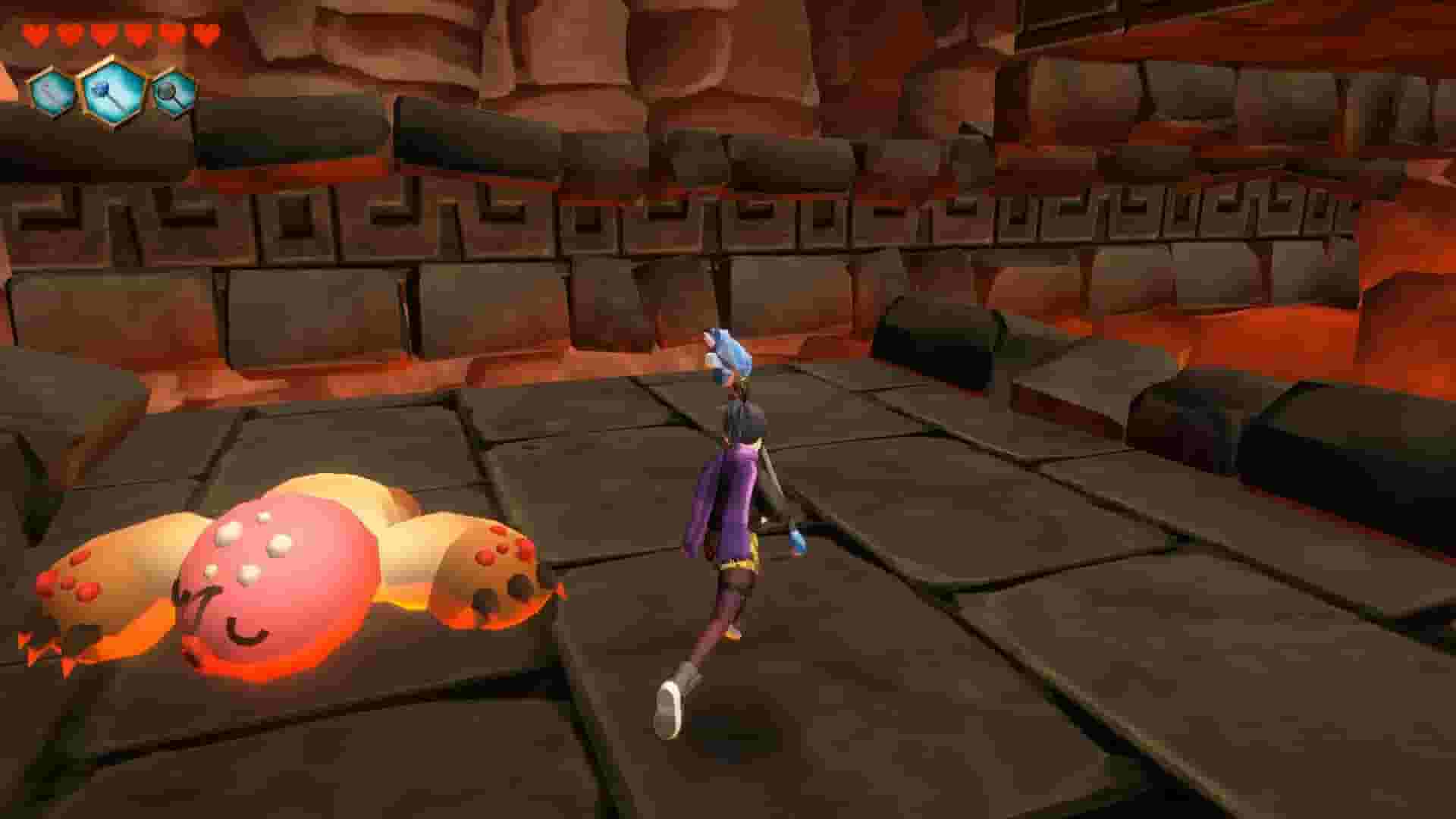Click the third heart in the health bar

pos(102,33)
